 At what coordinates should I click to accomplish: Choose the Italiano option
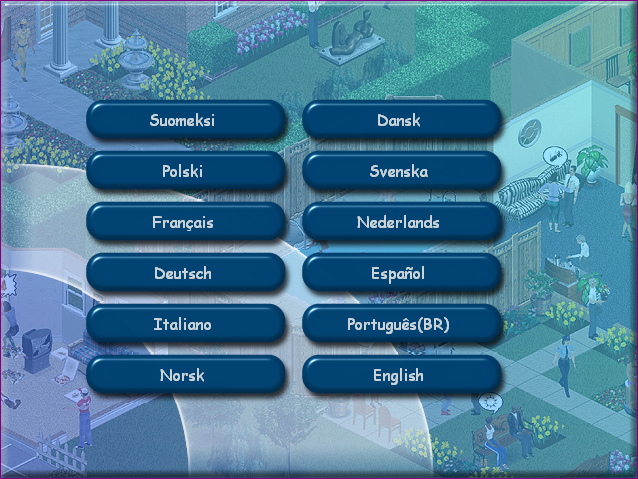[x=185, y=325]
